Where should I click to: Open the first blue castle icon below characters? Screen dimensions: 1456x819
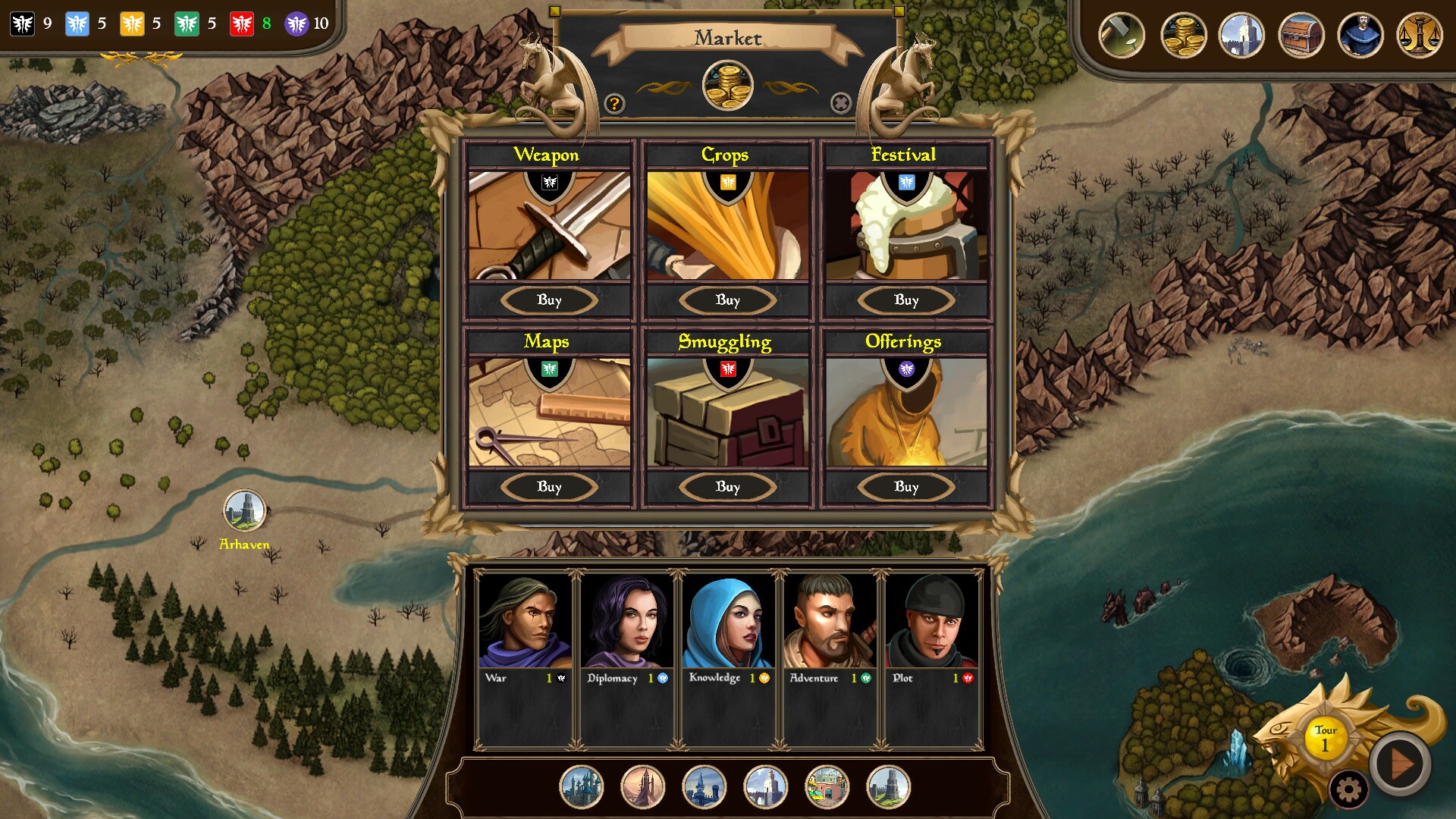pyautogui.click(x=582, y=787)
